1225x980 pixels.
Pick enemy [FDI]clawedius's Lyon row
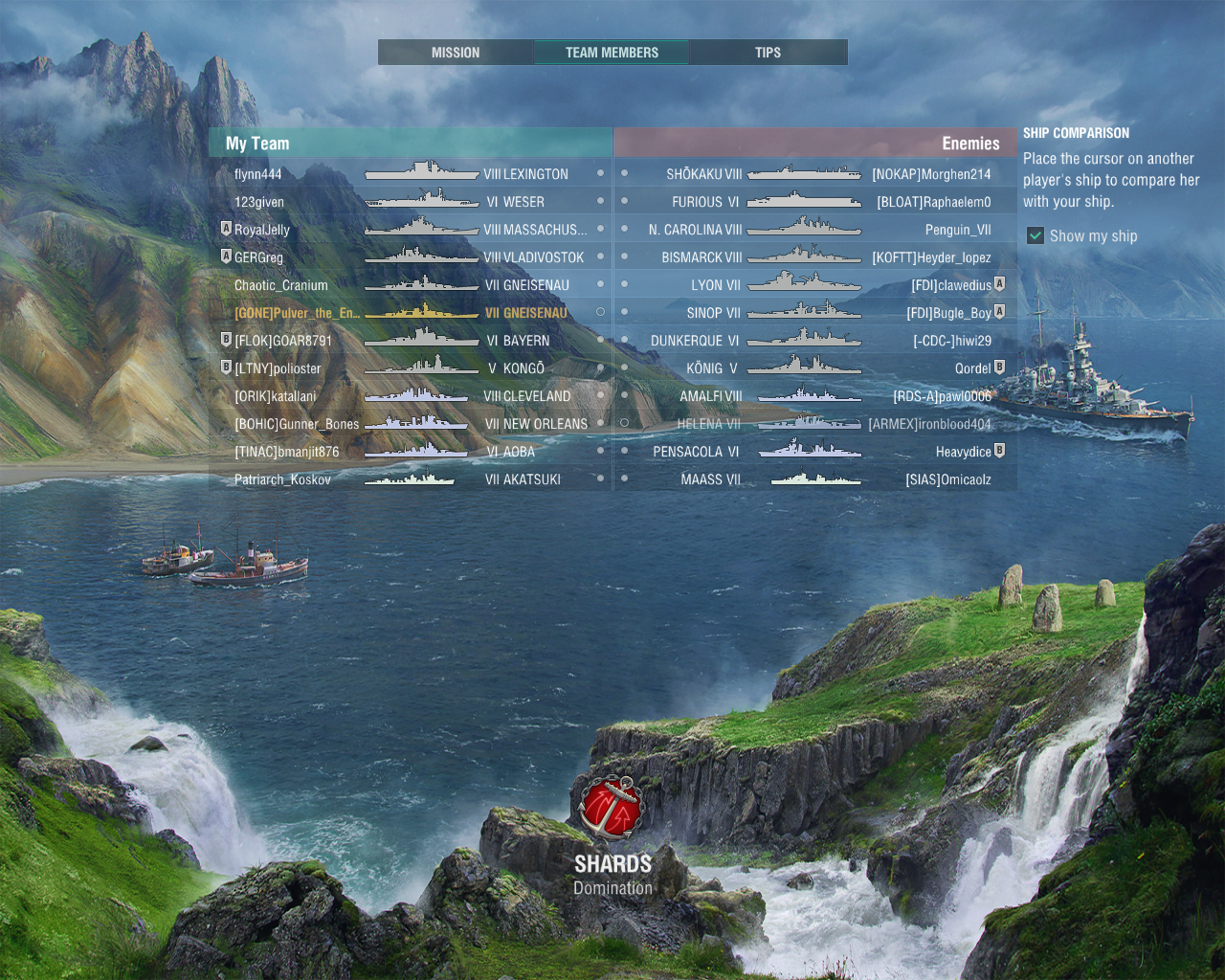coord(813,285)
